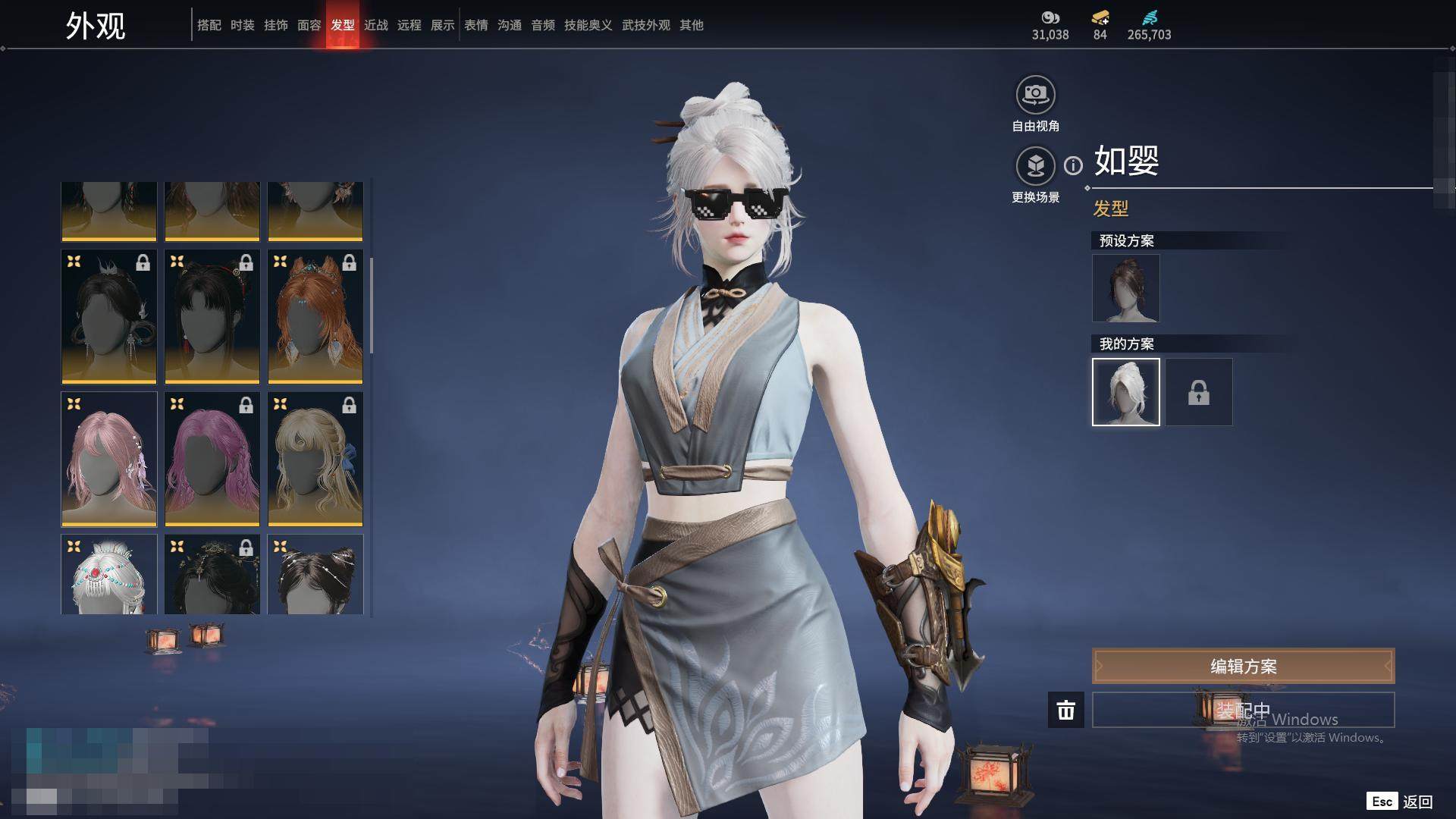Screen dimensions: 1456x819
Task: Open the 近战 appearance tab
Action: [x=376, y=25]
